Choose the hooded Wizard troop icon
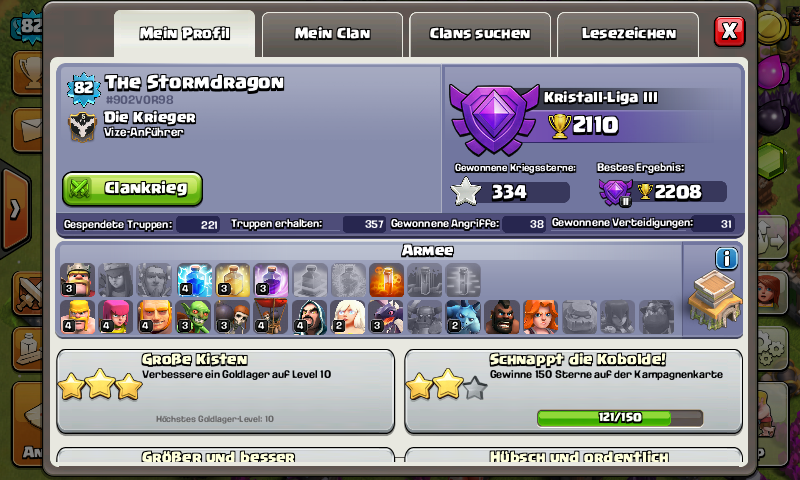This screenshot has width=800, height=480. click(309, 317)
